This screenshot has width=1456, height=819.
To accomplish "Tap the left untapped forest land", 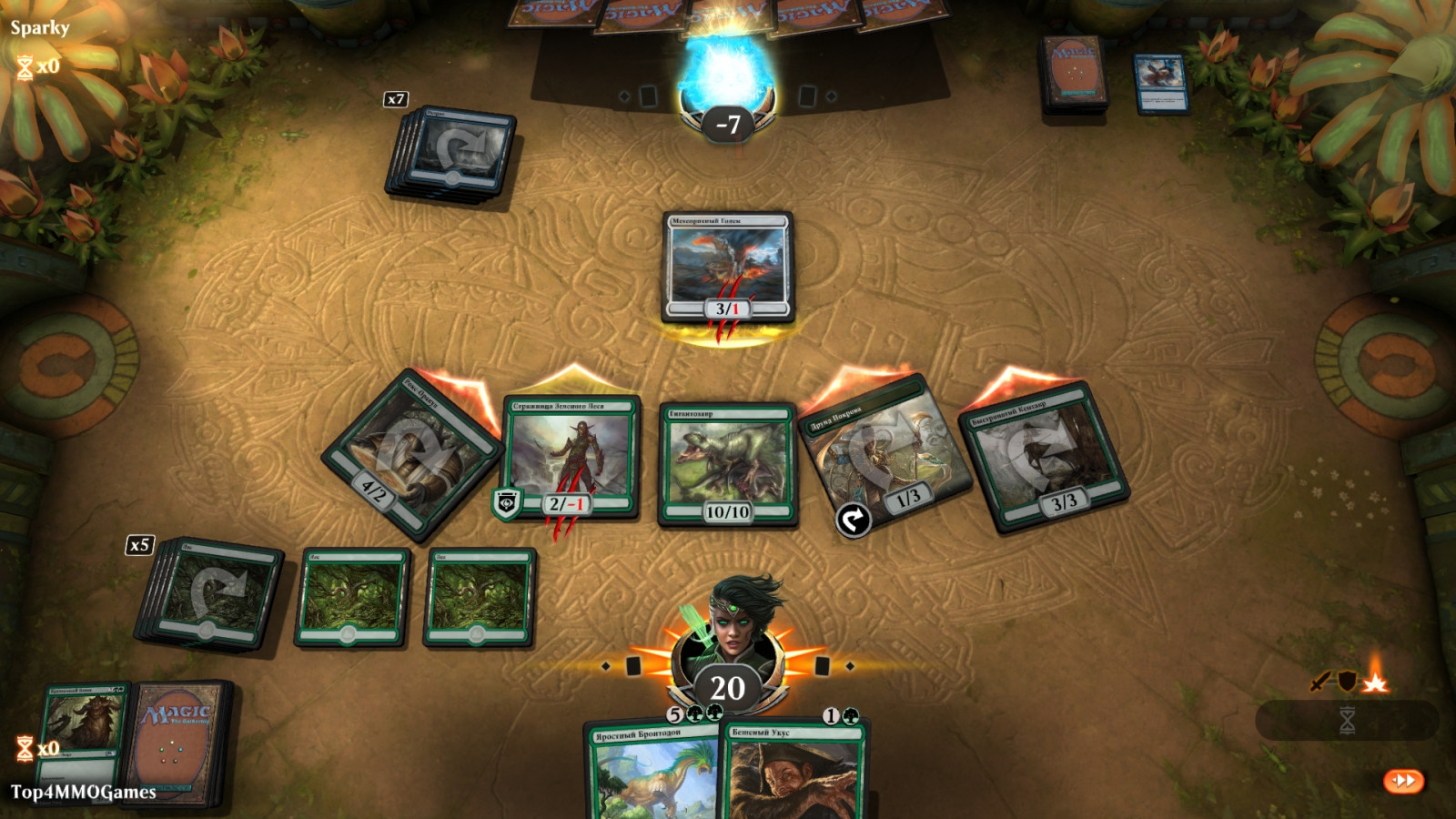I will pyautogui.click(x=352, y=597).
